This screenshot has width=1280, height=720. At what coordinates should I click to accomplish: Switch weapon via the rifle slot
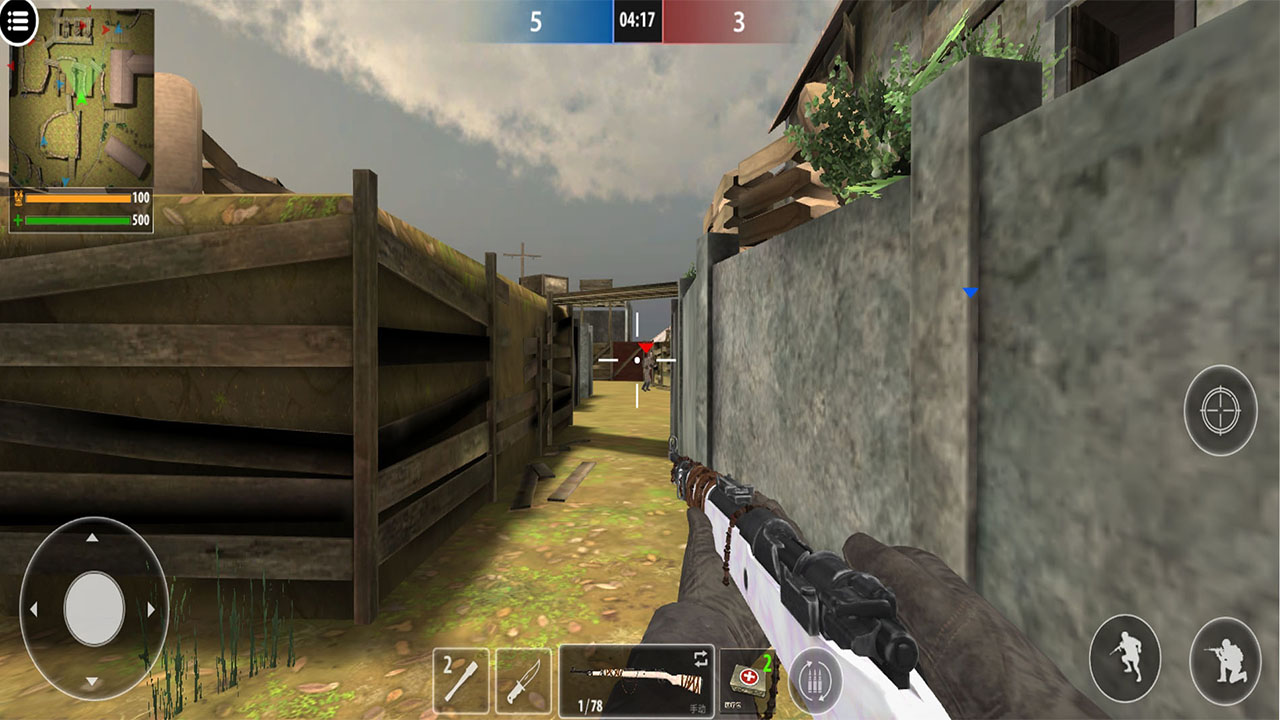(636, 681)
